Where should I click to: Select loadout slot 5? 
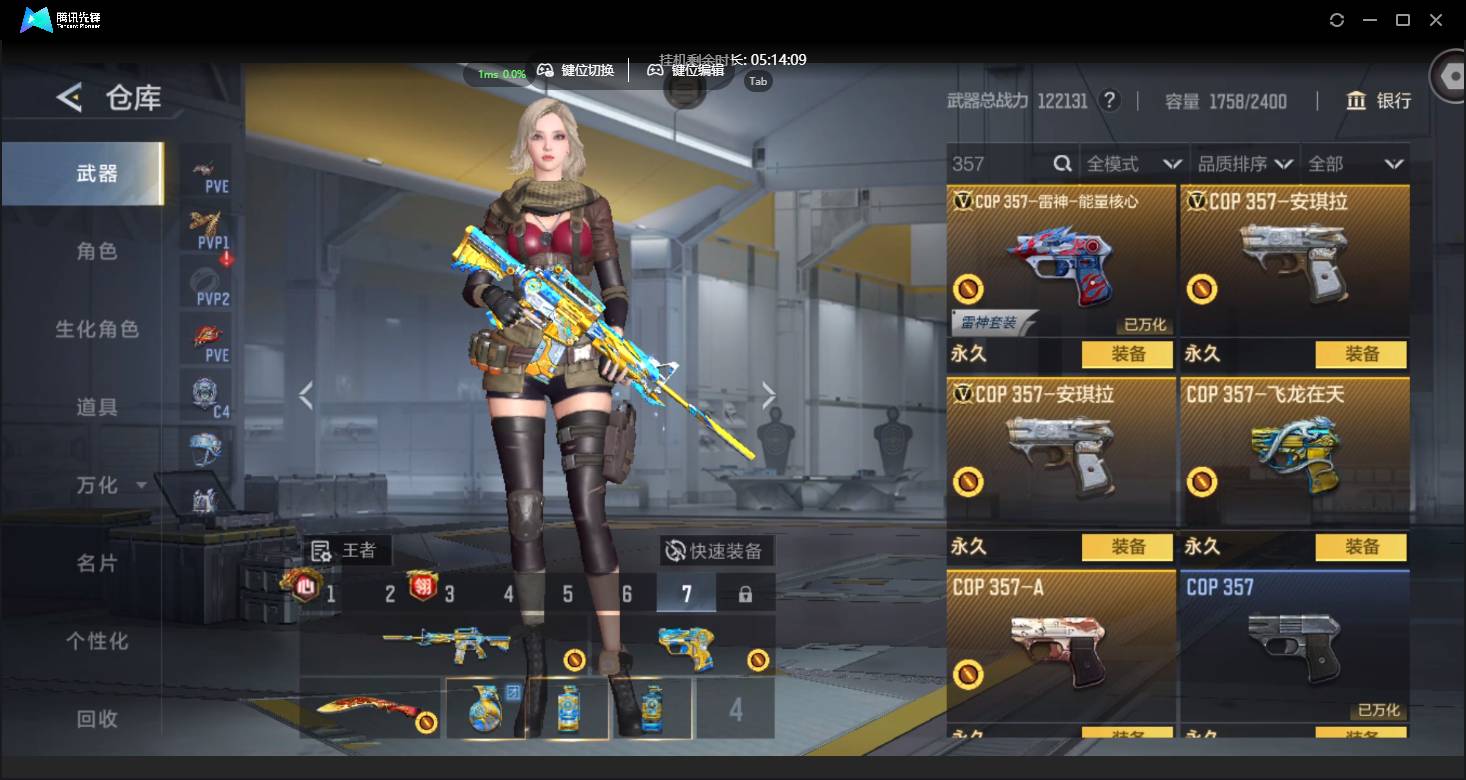click(568, 594)
